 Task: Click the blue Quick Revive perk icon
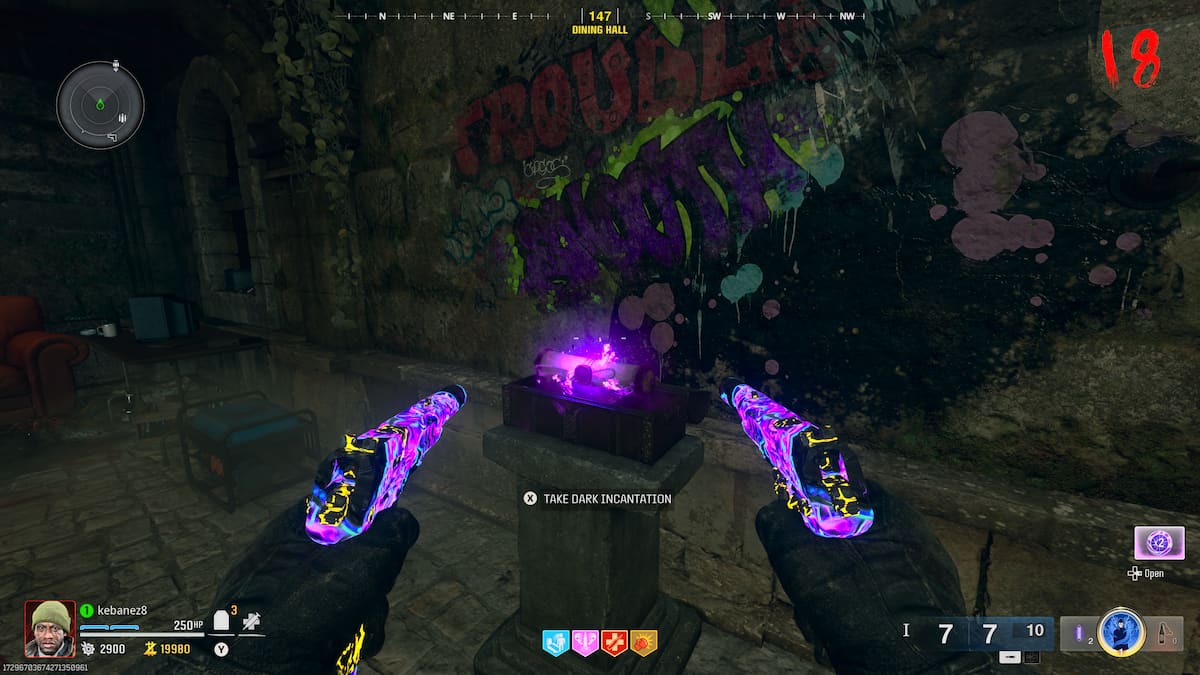(x=555, y=643)
